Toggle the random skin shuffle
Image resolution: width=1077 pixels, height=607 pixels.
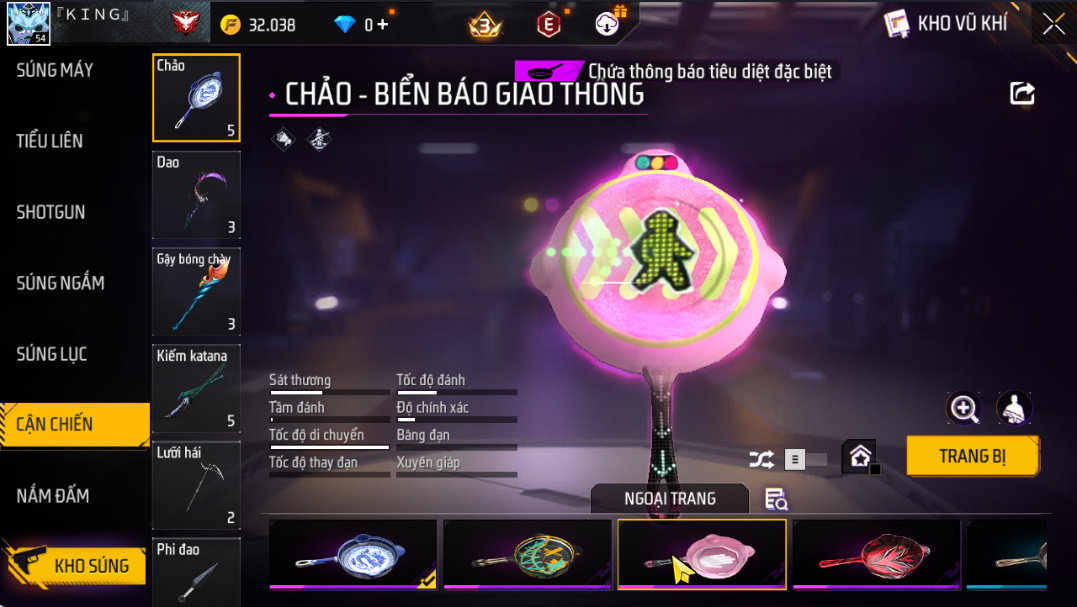761,459
